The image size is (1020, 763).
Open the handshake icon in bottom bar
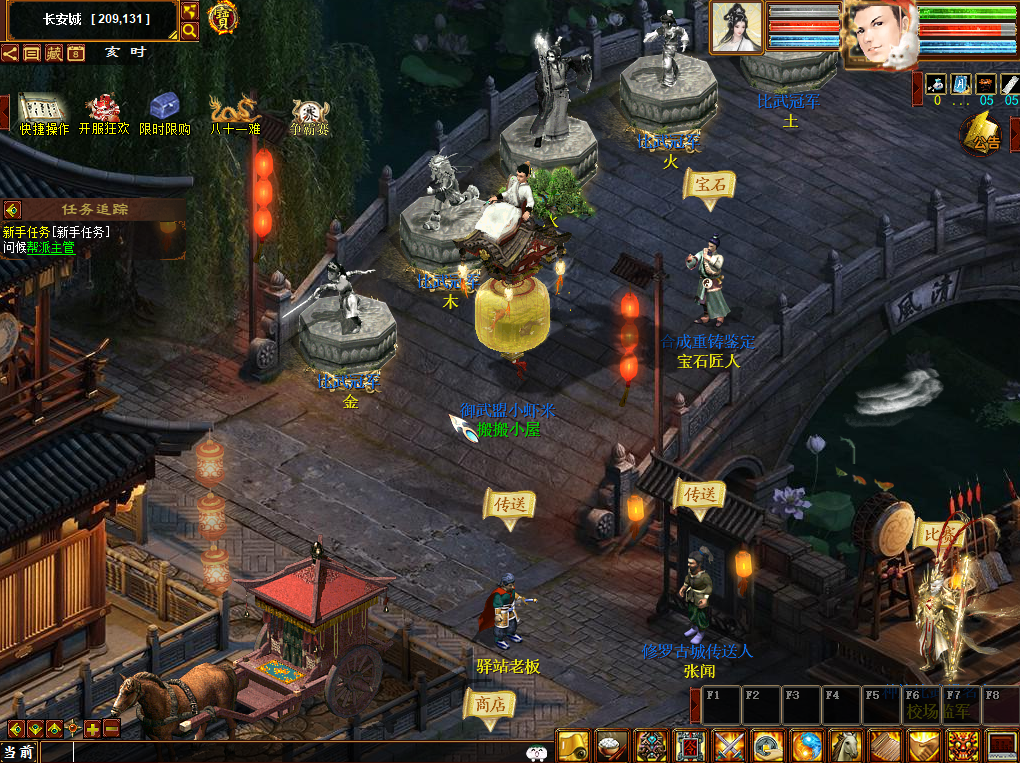click(923, 746)
